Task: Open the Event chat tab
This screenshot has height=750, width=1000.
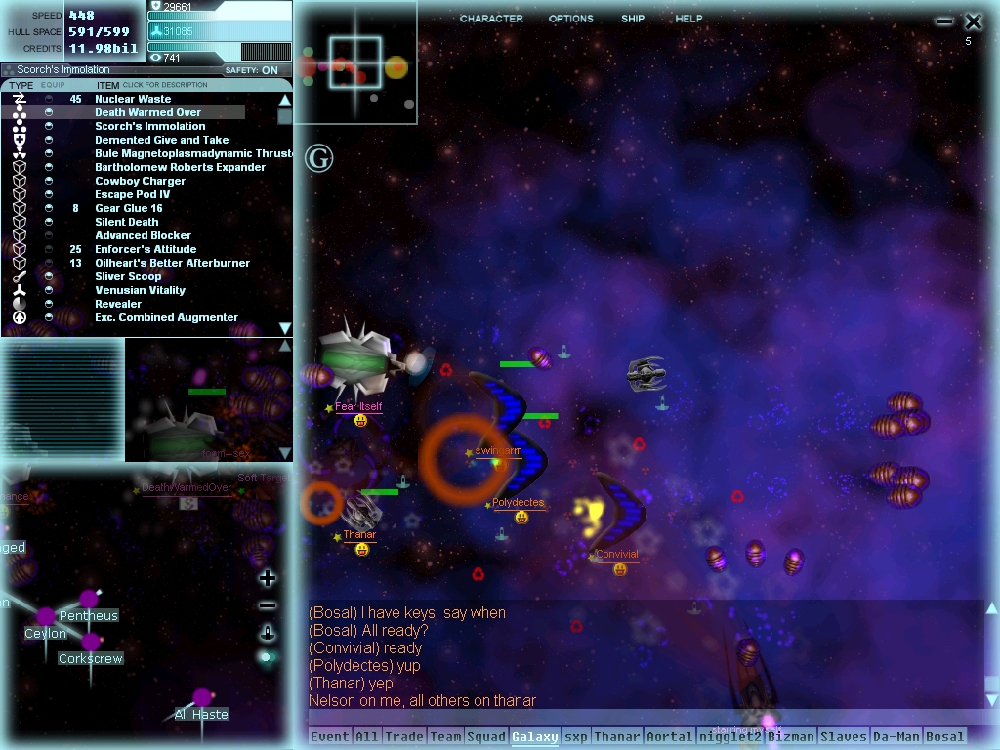Action: 330,737
